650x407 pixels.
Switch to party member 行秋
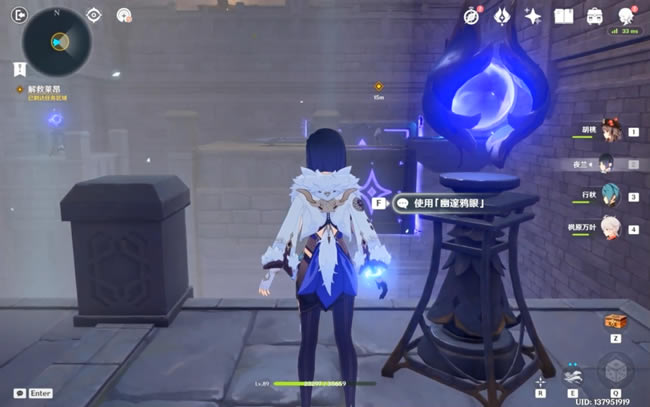611,196
